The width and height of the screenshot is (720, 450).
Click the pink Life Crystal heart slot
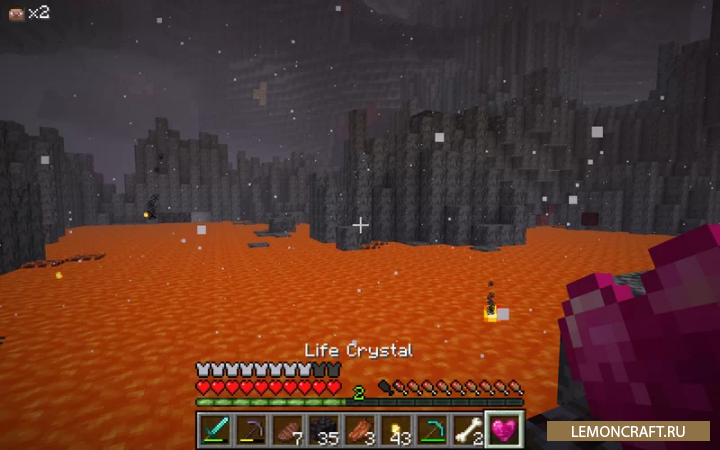[504, 429]
